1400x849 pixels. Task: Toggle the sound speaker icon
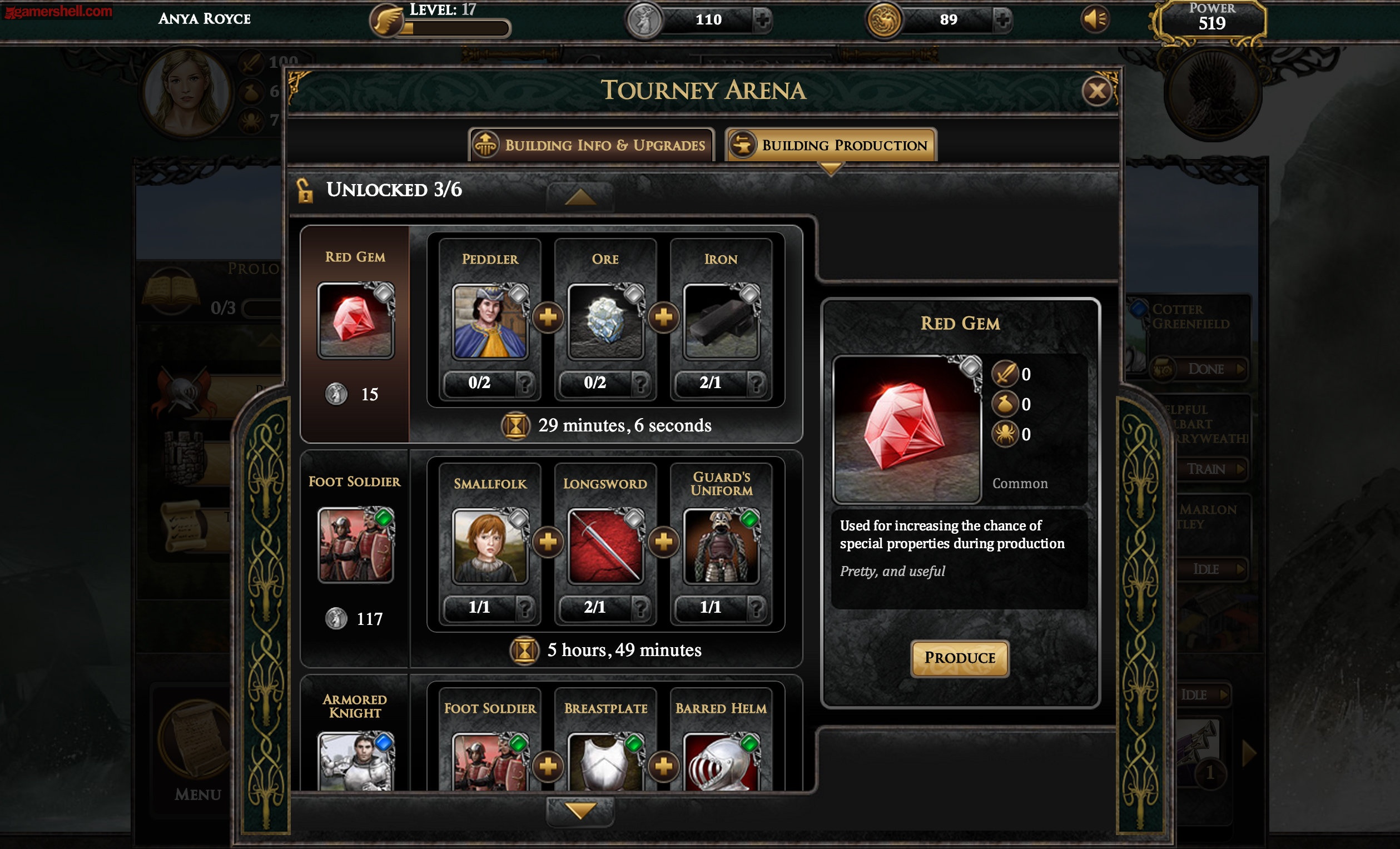pos(1094,20)
